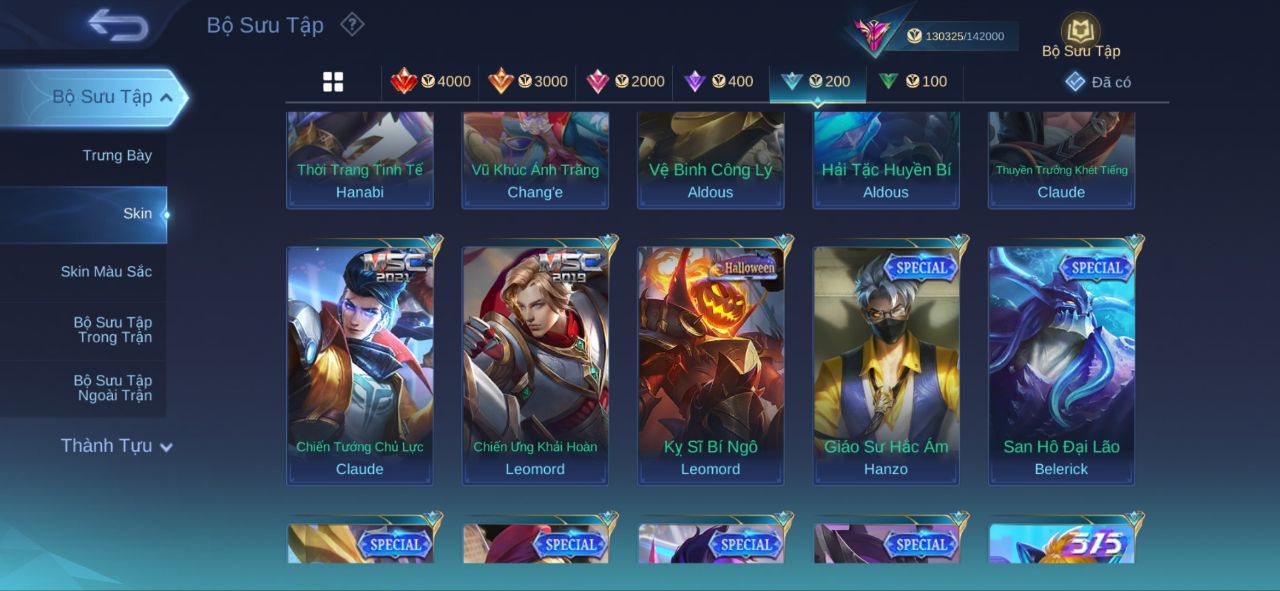Select Claude's Chiến Tướng Chủ Lực skin card
Viewport: 1280px width, 591px height.
pos(360,365)
